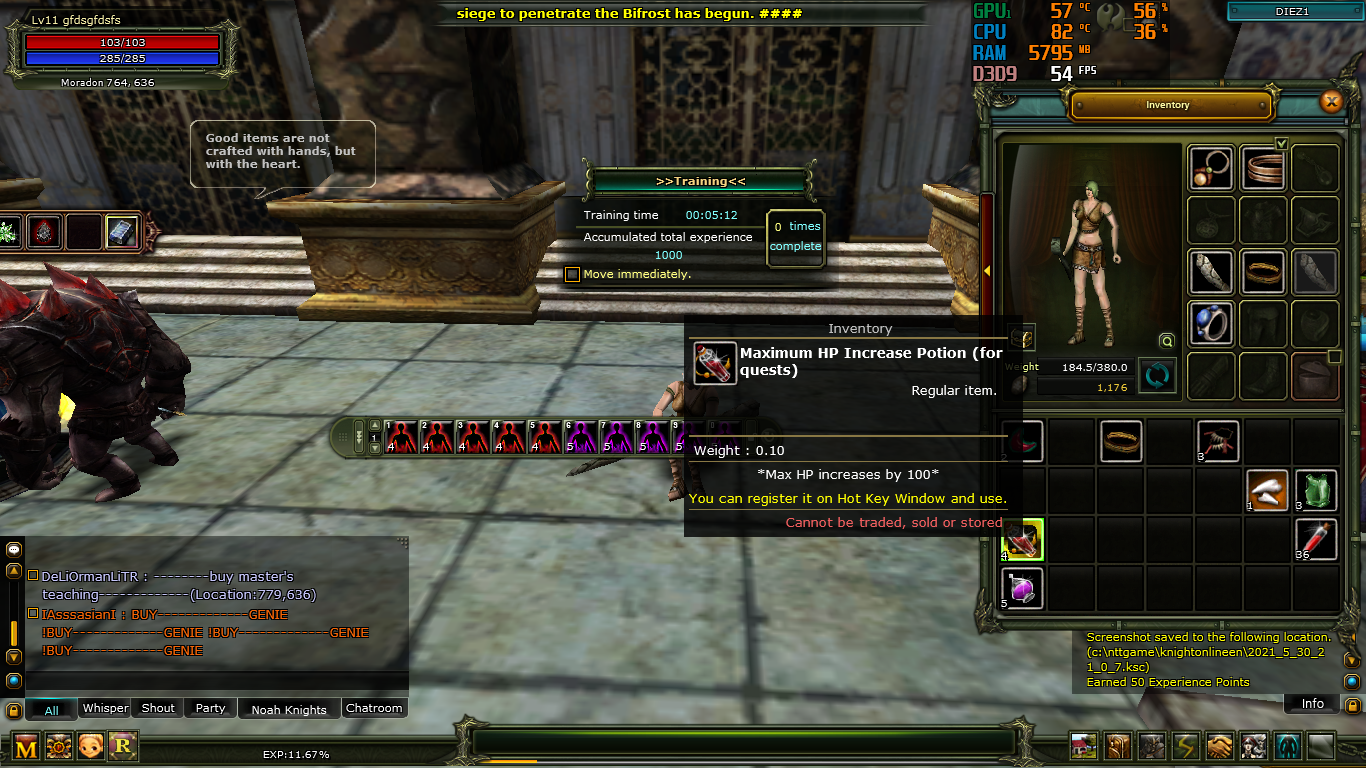Click the equipped earring slot
This screenshot has height=768, width=1366.
point(1211,168)
